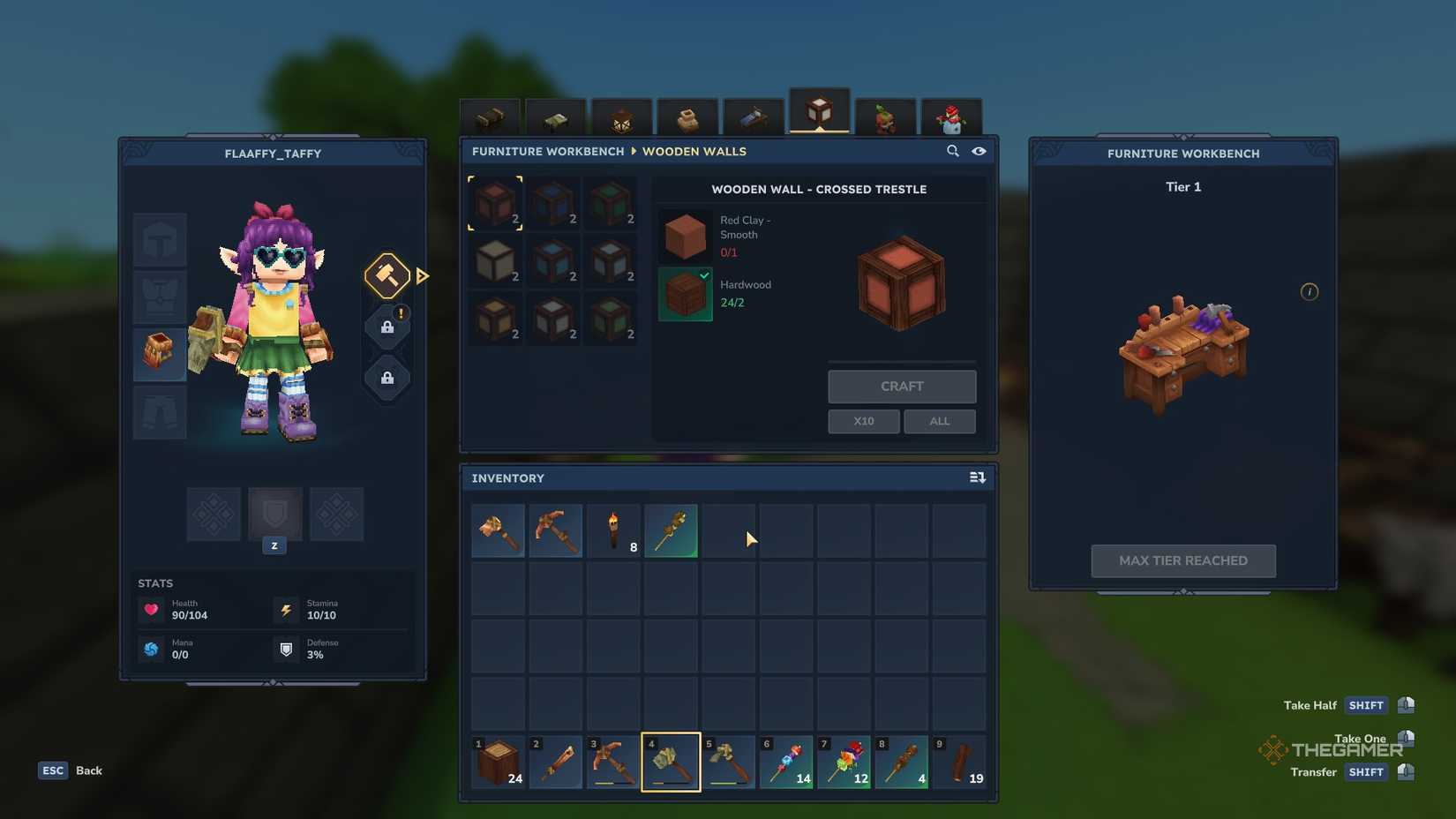Open the inventory sort options
This screenshot has height=819, width=1456.
point(977,477)
